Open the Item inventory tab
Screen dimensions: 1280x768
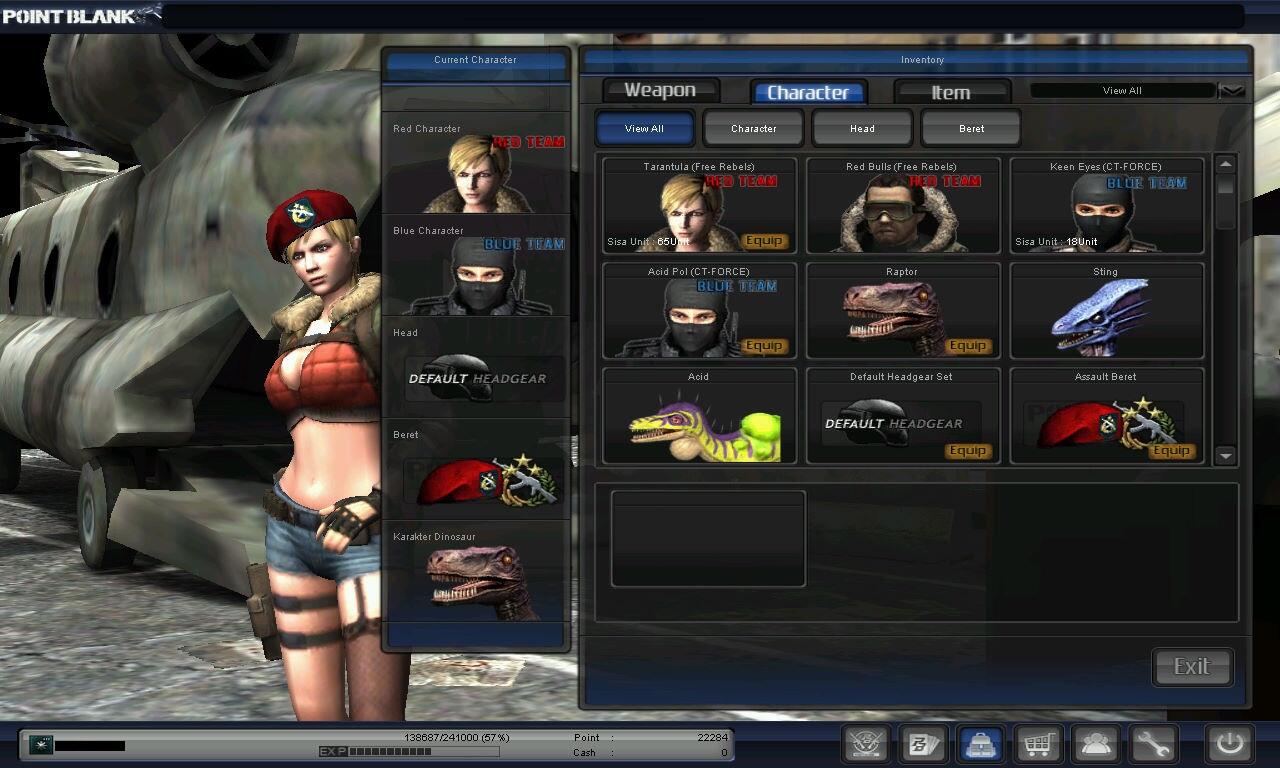pyautogui.click(x=951, y=92)
